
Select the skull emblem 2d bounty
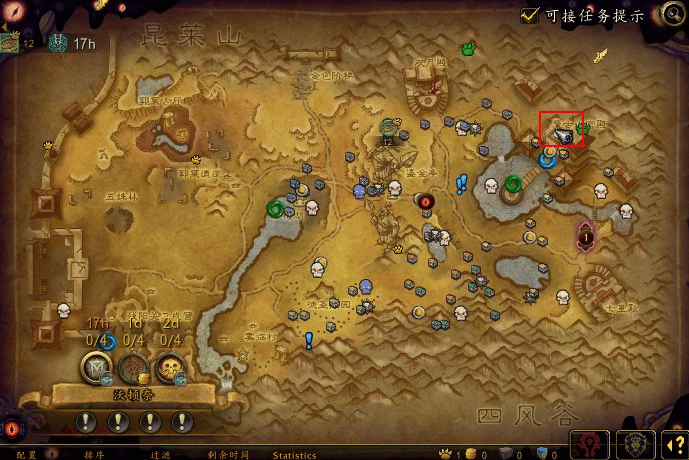[172, 366]
